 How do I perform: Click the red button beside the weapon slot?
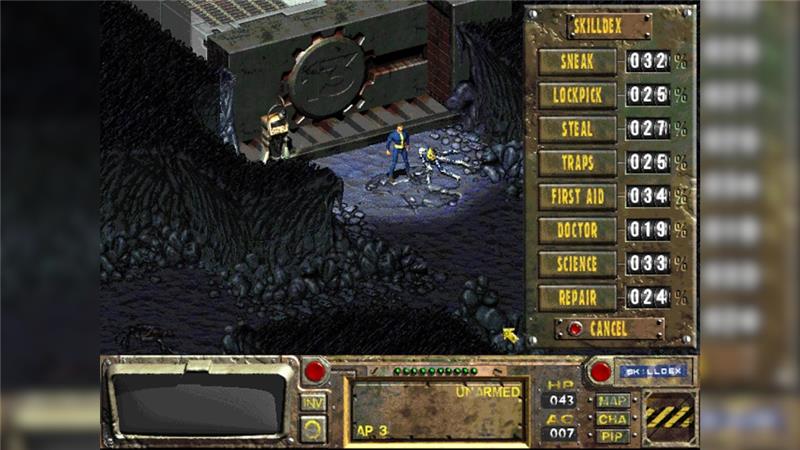(x=315, y=371)
